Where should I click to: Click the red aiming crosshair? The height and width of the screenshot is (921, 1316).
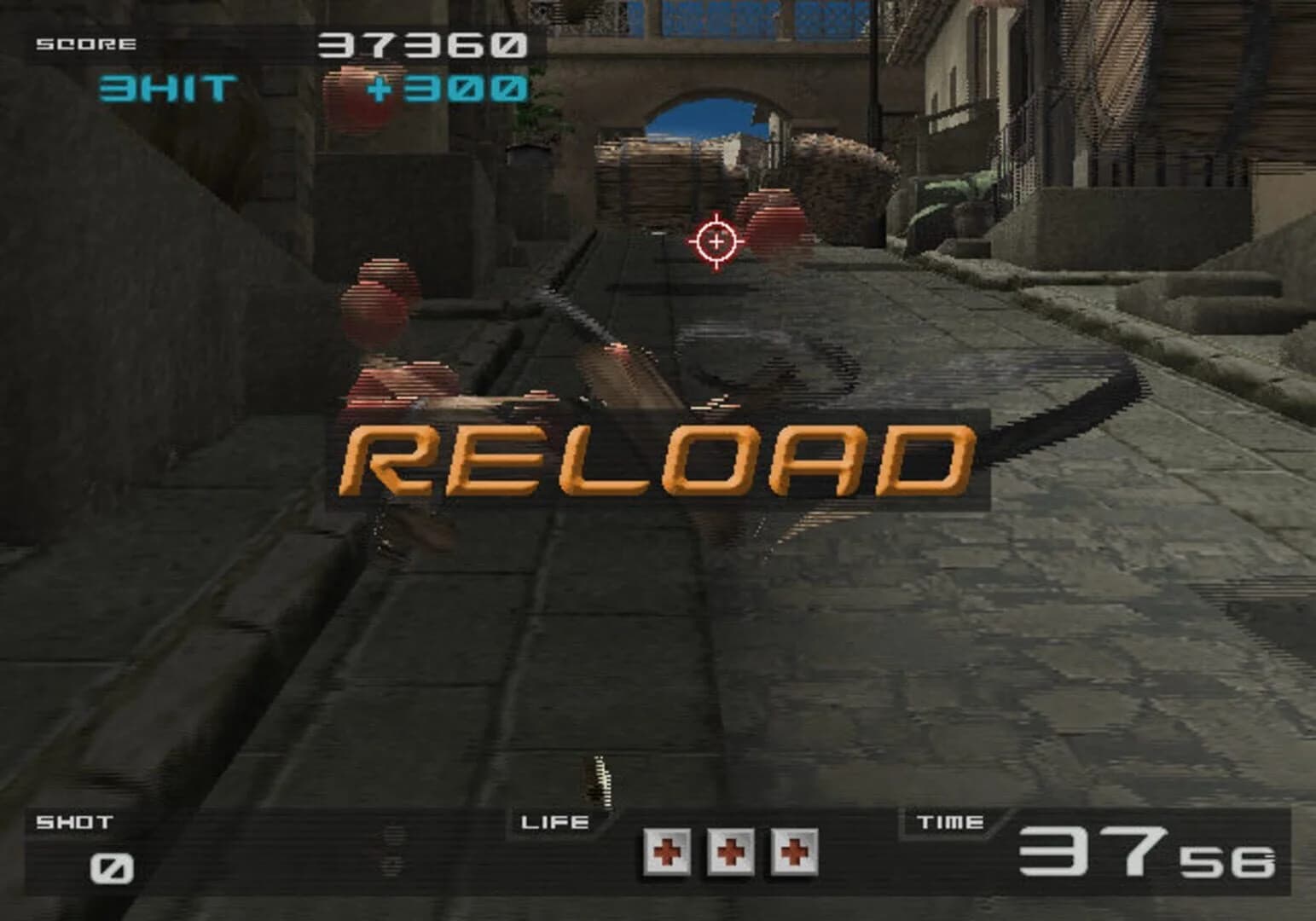pos(715,243)
